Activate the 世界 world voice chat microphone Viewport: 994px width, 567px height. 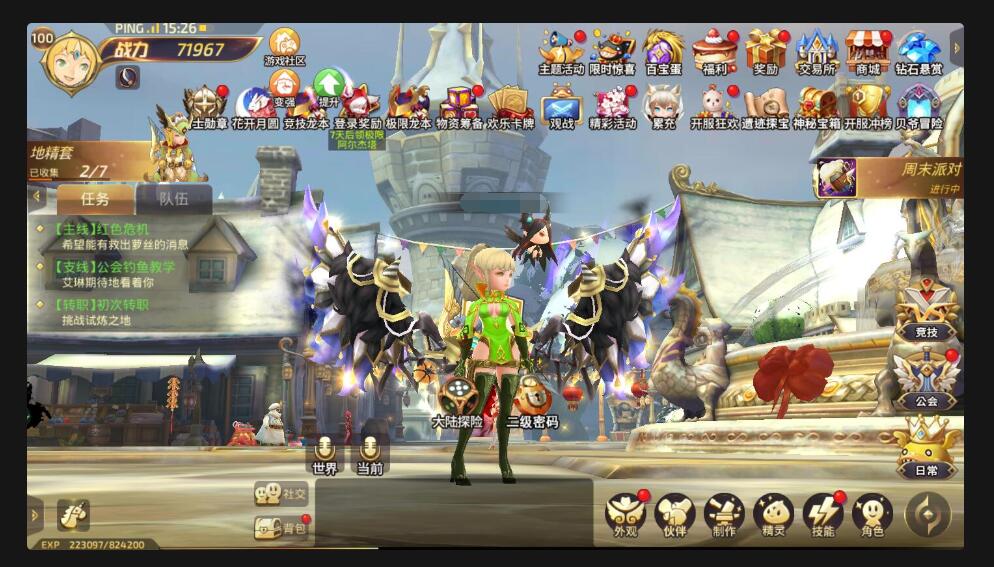point(324,452)
